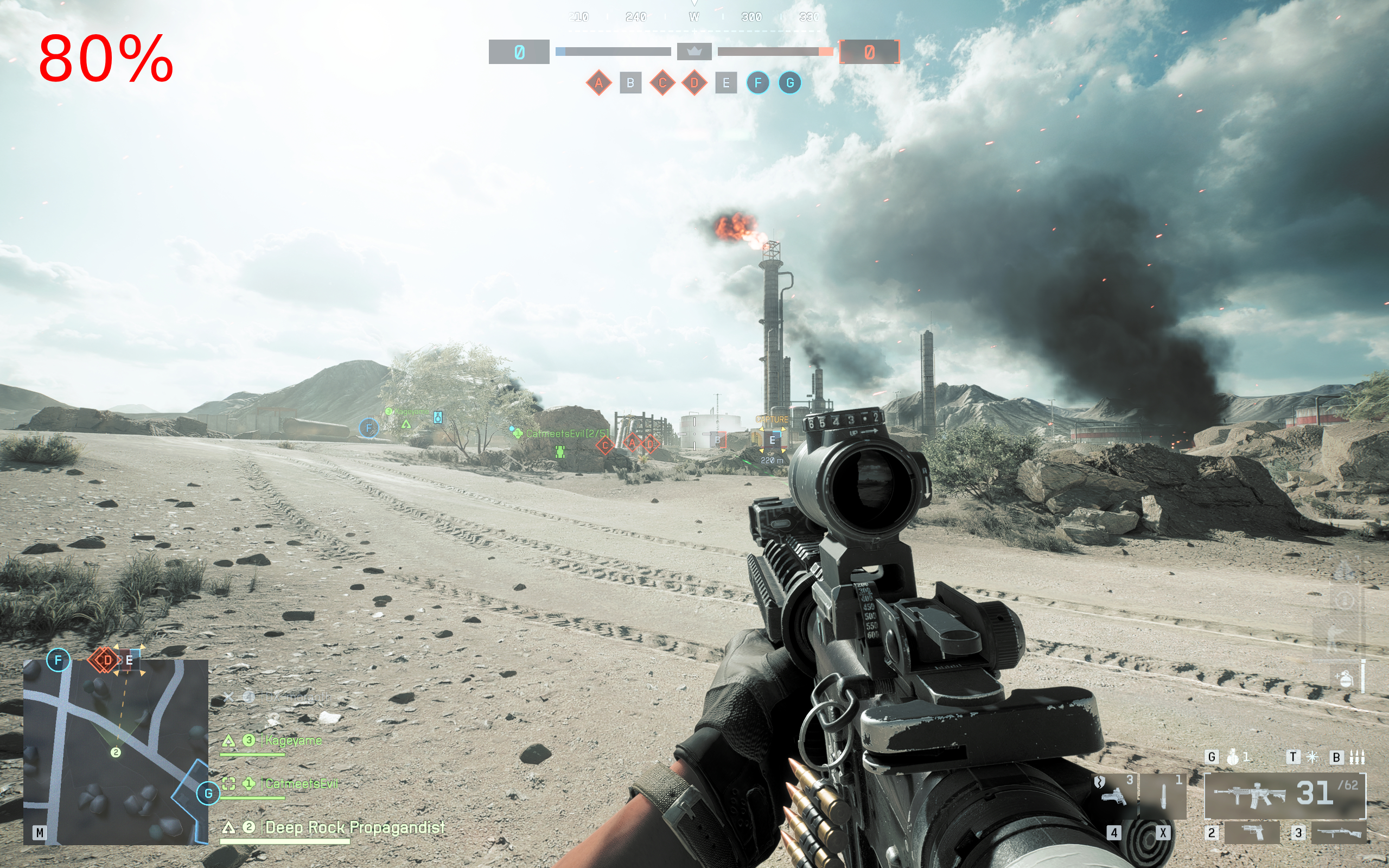This screenshot has height=868, width=1389.
Task: Click the throwing knife icon beside T
Action: tap(1312, 757)
